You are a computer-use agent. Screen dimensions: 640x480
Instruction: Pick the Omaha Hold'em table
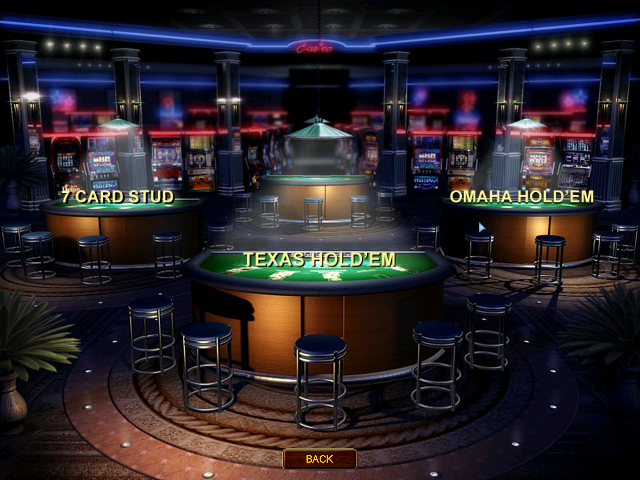(520, 197)
